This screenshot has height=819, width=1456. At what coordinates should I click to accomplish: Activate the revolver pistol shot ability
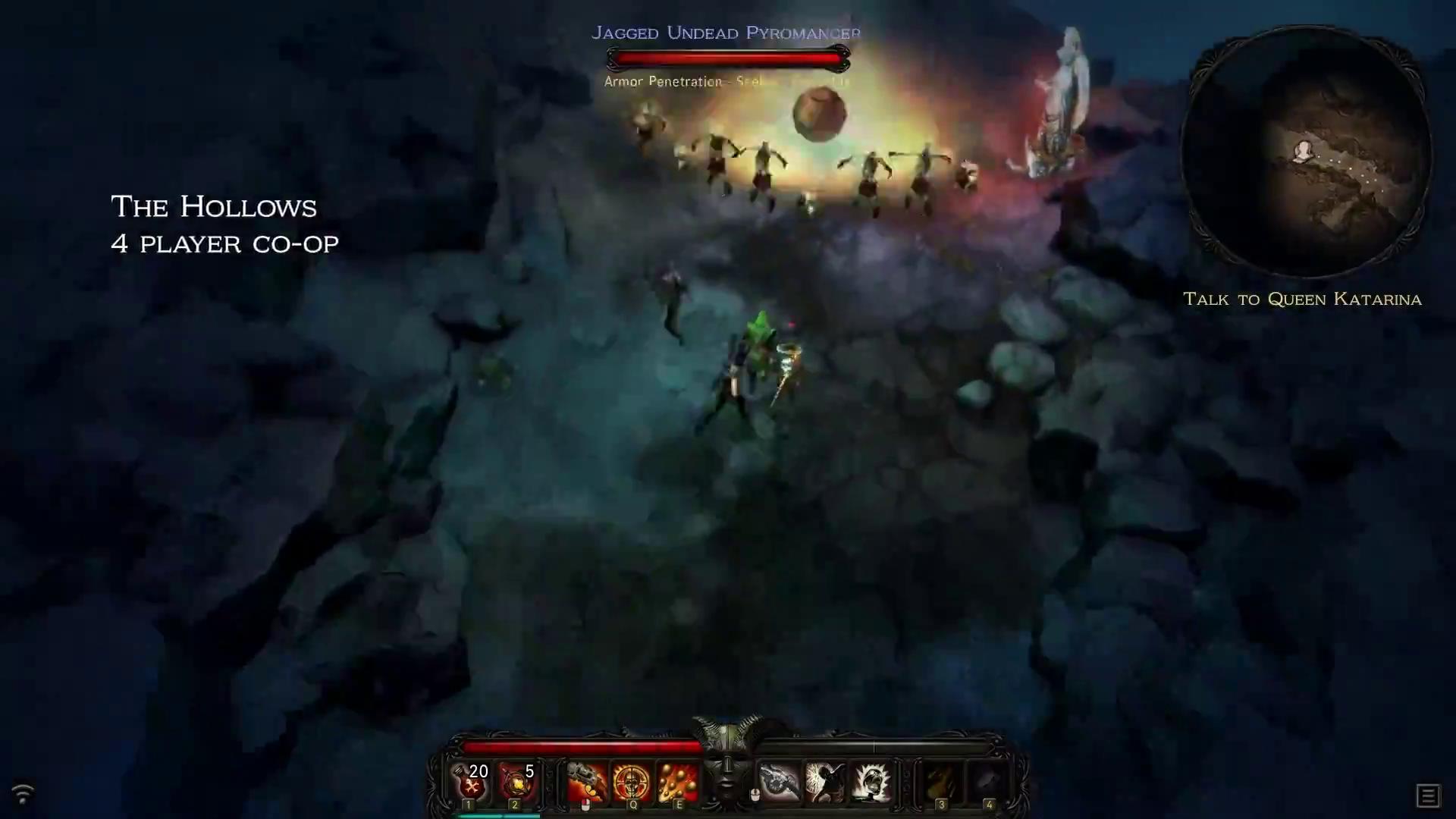click(x=586, y=782)
